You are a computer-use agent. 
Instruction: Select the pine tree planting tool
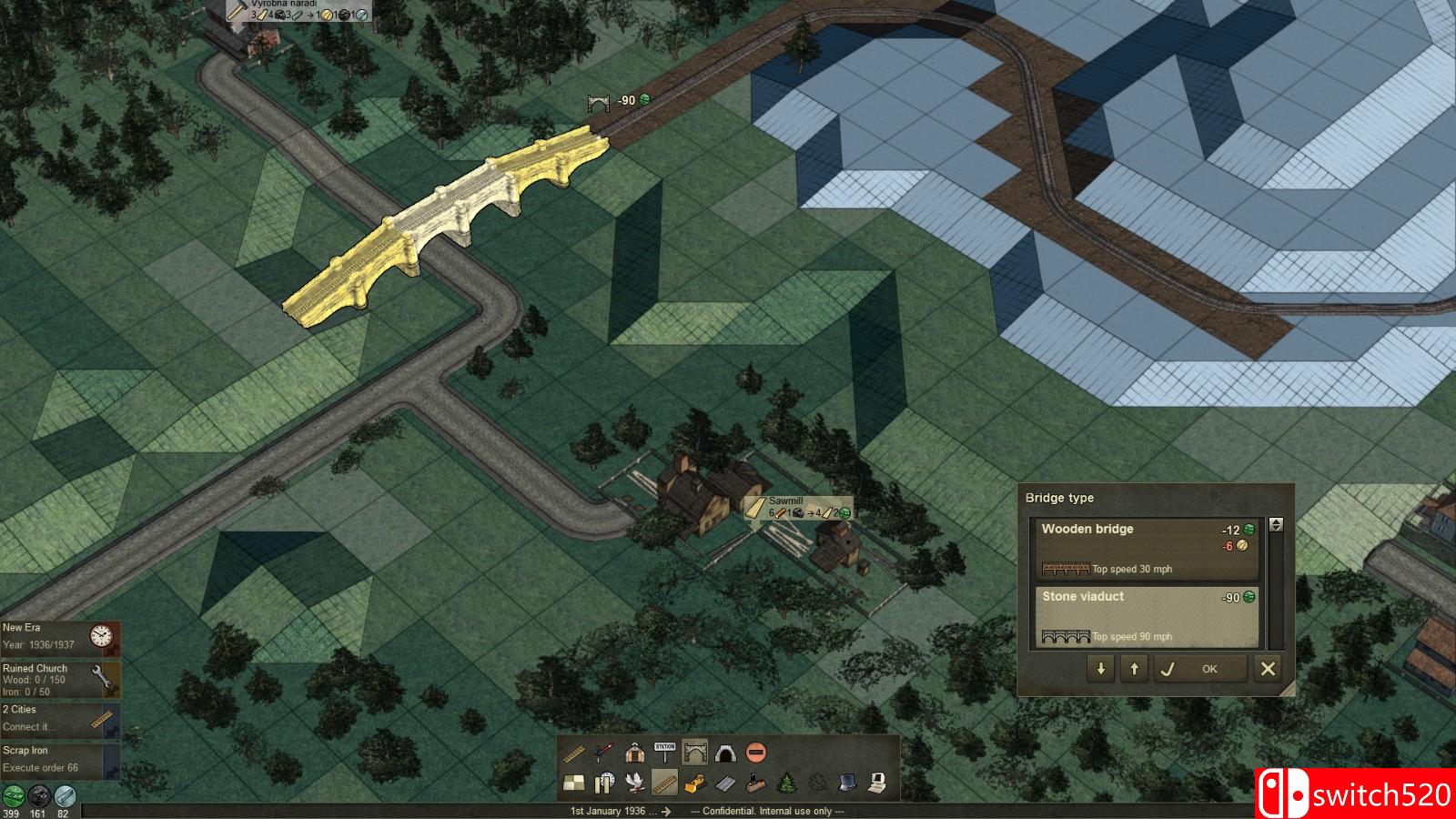click(x=786, y=783)
